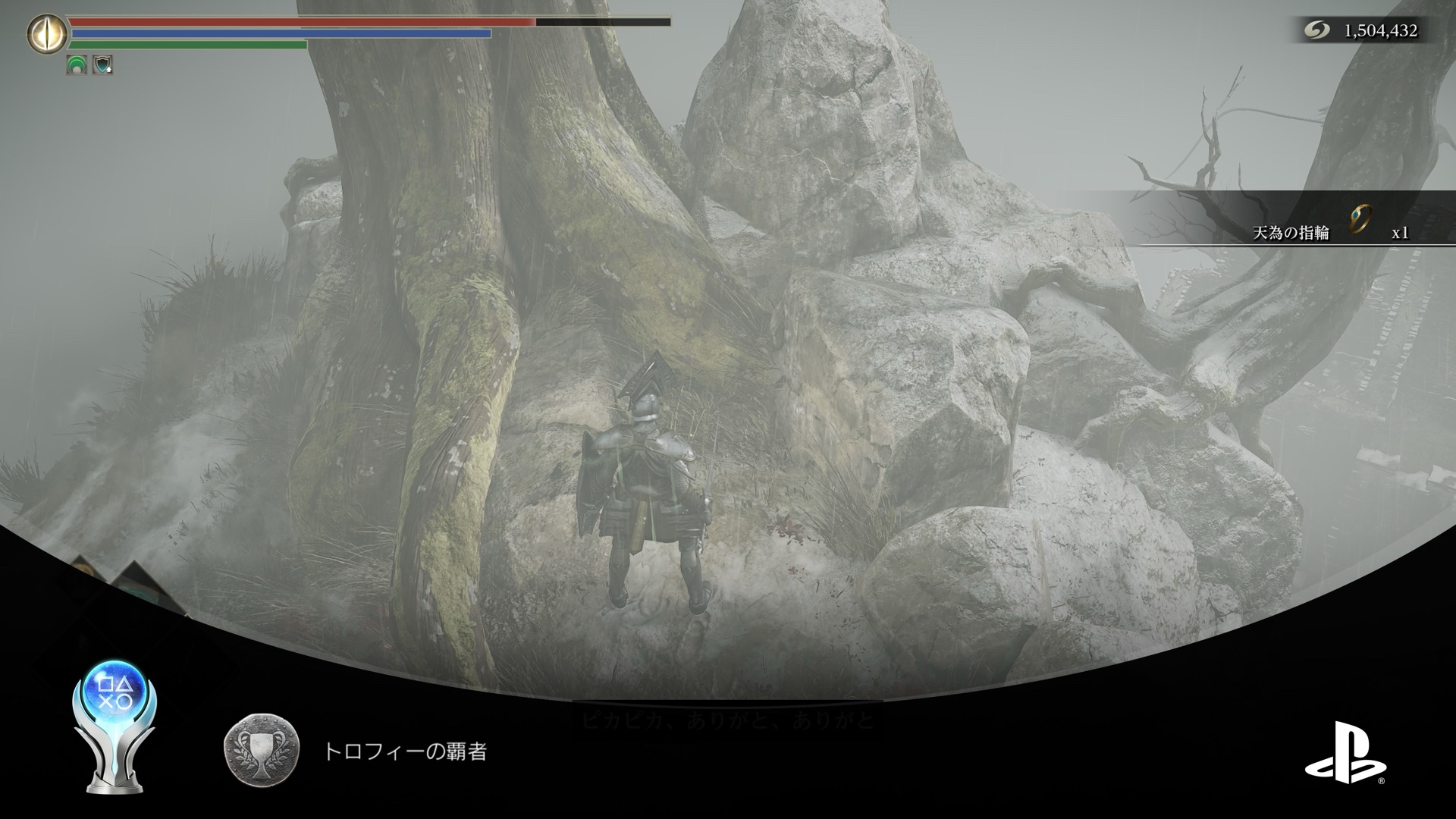
Task: Select the shield defense-up buff icon
Action: (102, 65)
